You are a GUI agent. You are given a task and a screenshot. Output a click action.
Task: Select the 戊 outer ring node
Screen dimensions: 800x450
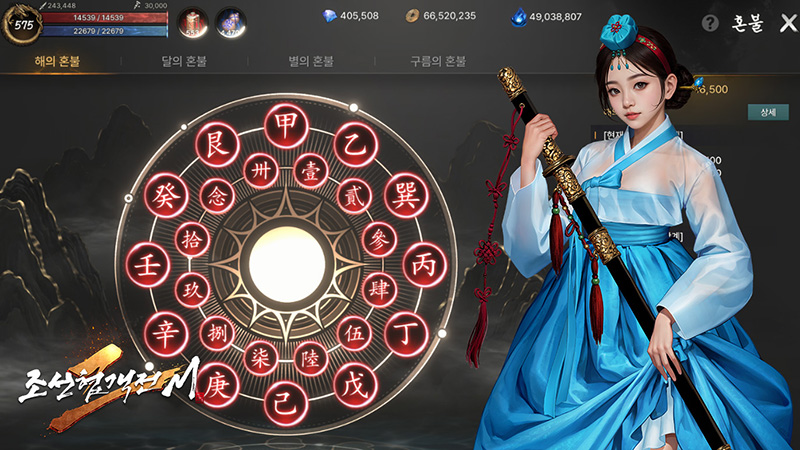pyautogui.click(x=352, y=385)
